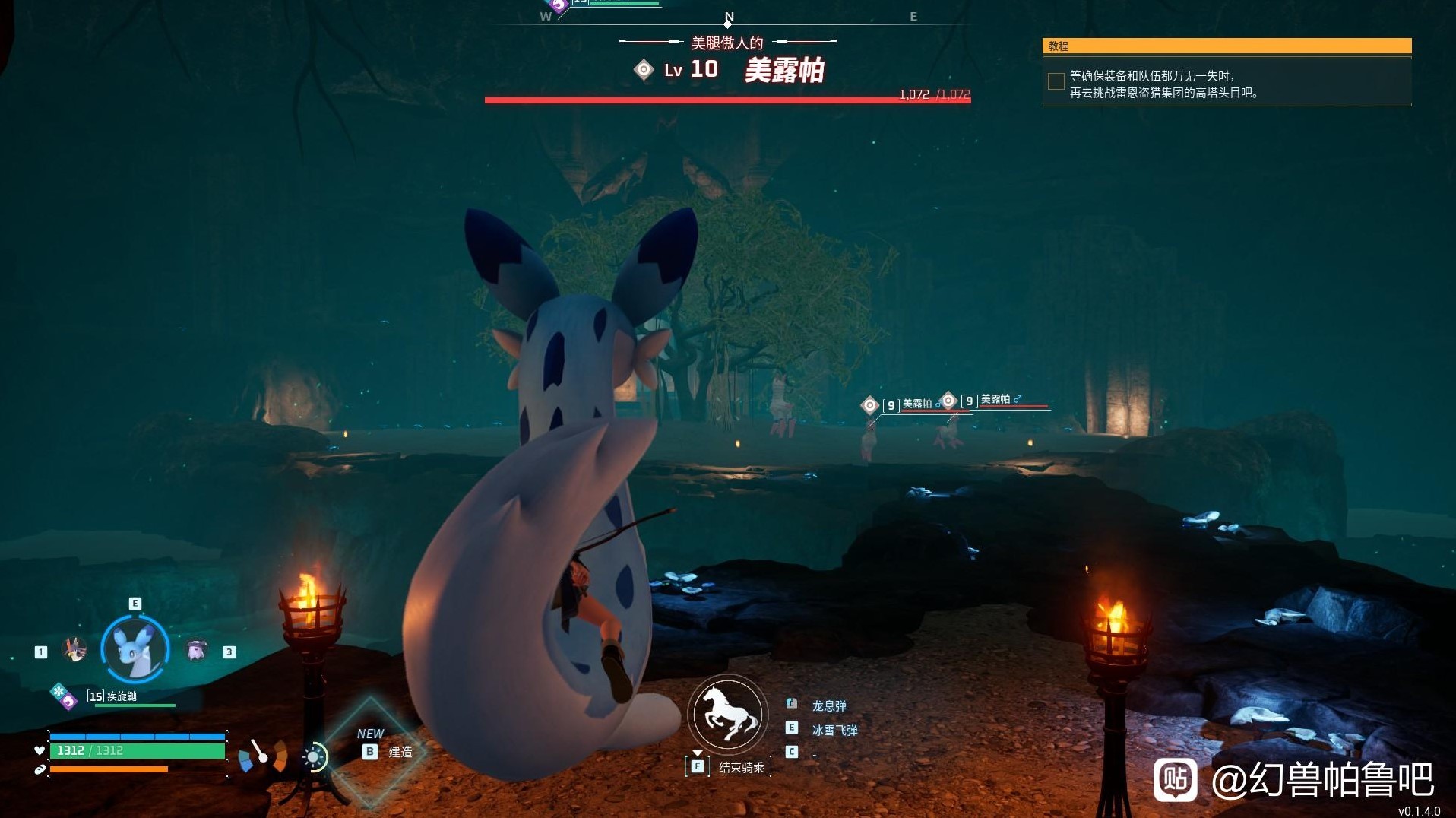Click the white horse mount icon
1456x818 pixels.
(x=728, y=715)
